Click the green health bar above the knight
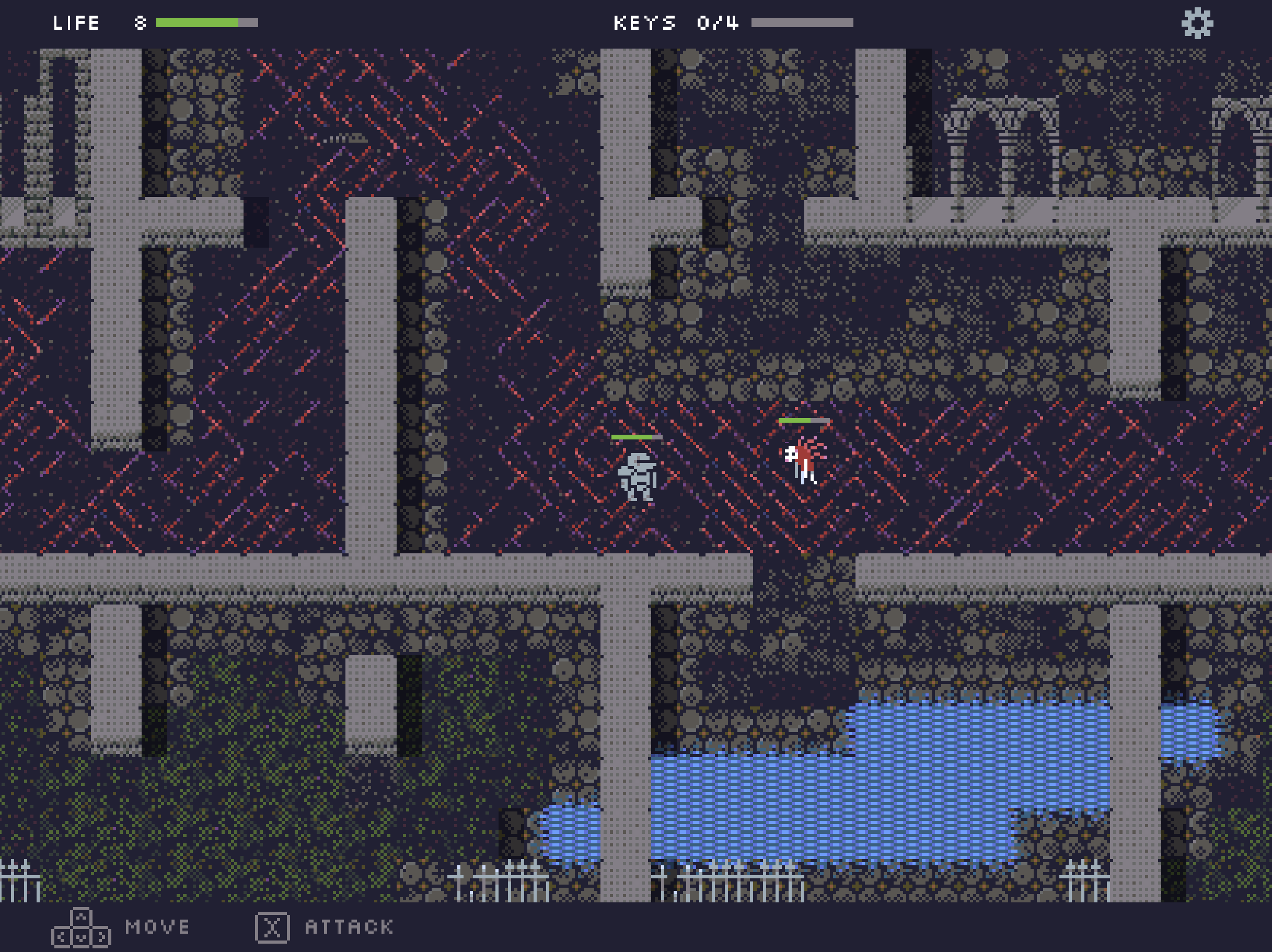The width and height of the screenshot is (1272, 952). (636, 437)
